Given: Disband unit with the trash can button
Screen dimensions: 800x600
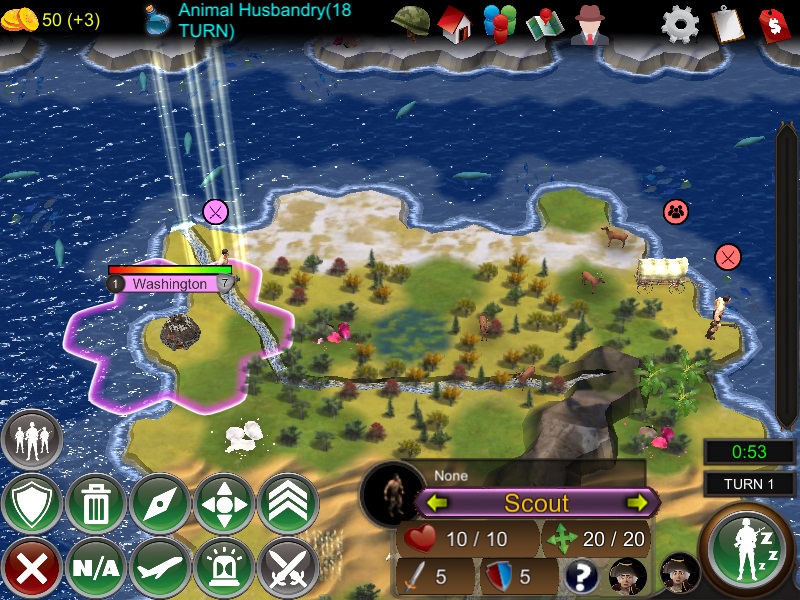Looking at the screenshot, I should coord(96,504).
